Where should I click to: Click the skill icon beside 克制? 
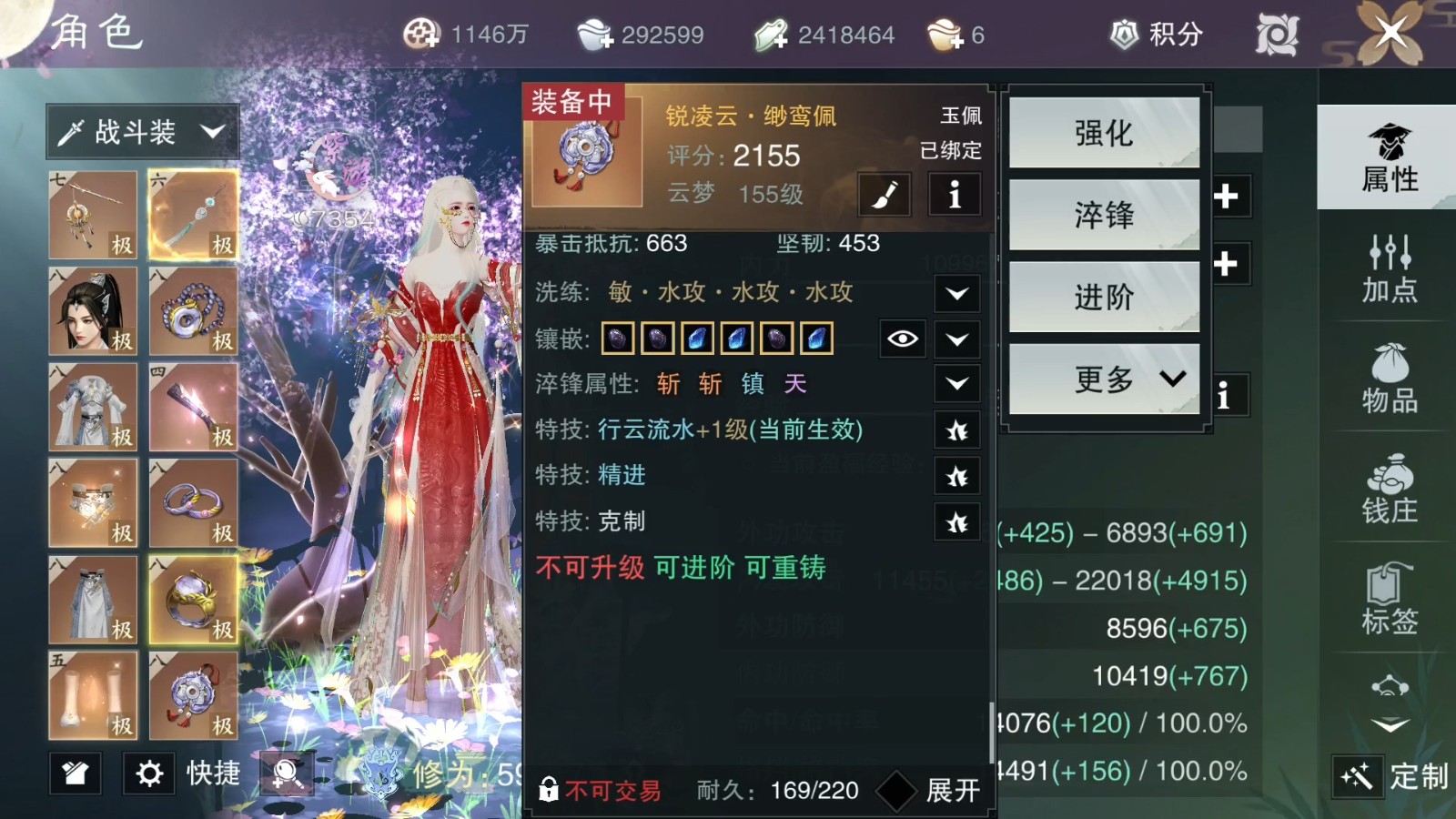tap(956, 521)
